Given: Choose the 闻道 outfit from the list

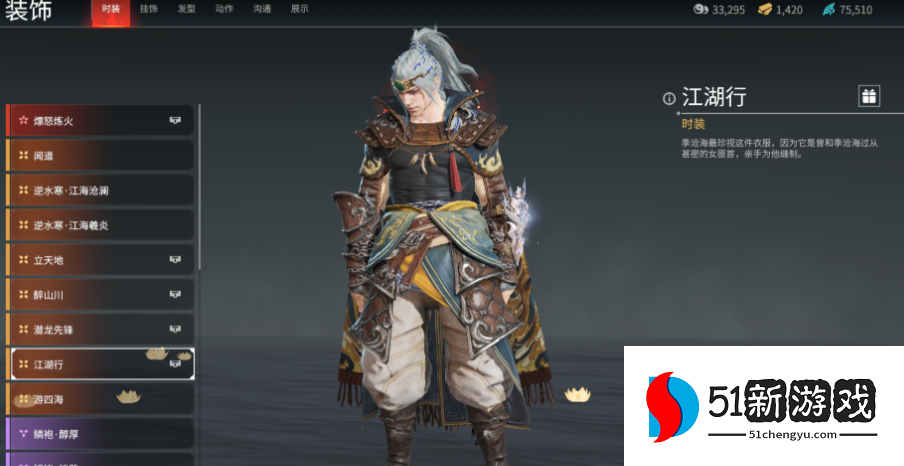Looking at the screenshot, I should [100, 155].
